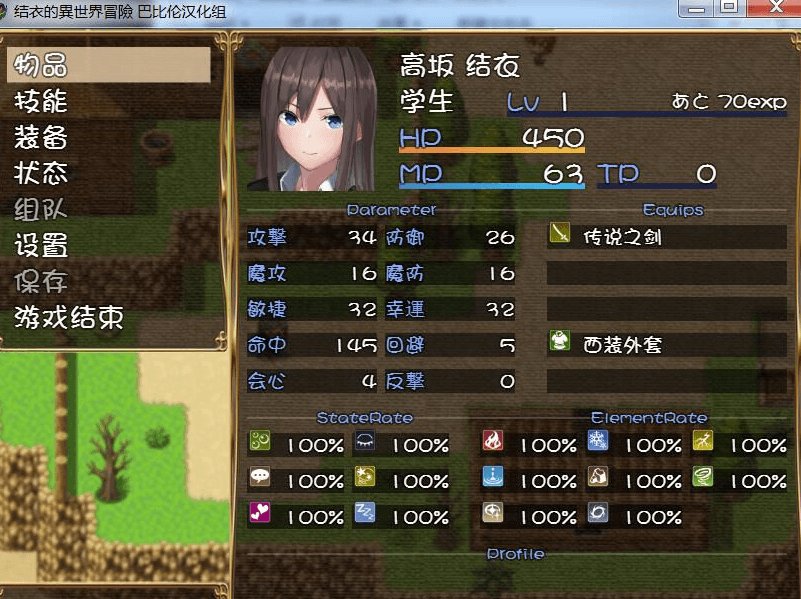Close the game window

(x=776, y=7)
